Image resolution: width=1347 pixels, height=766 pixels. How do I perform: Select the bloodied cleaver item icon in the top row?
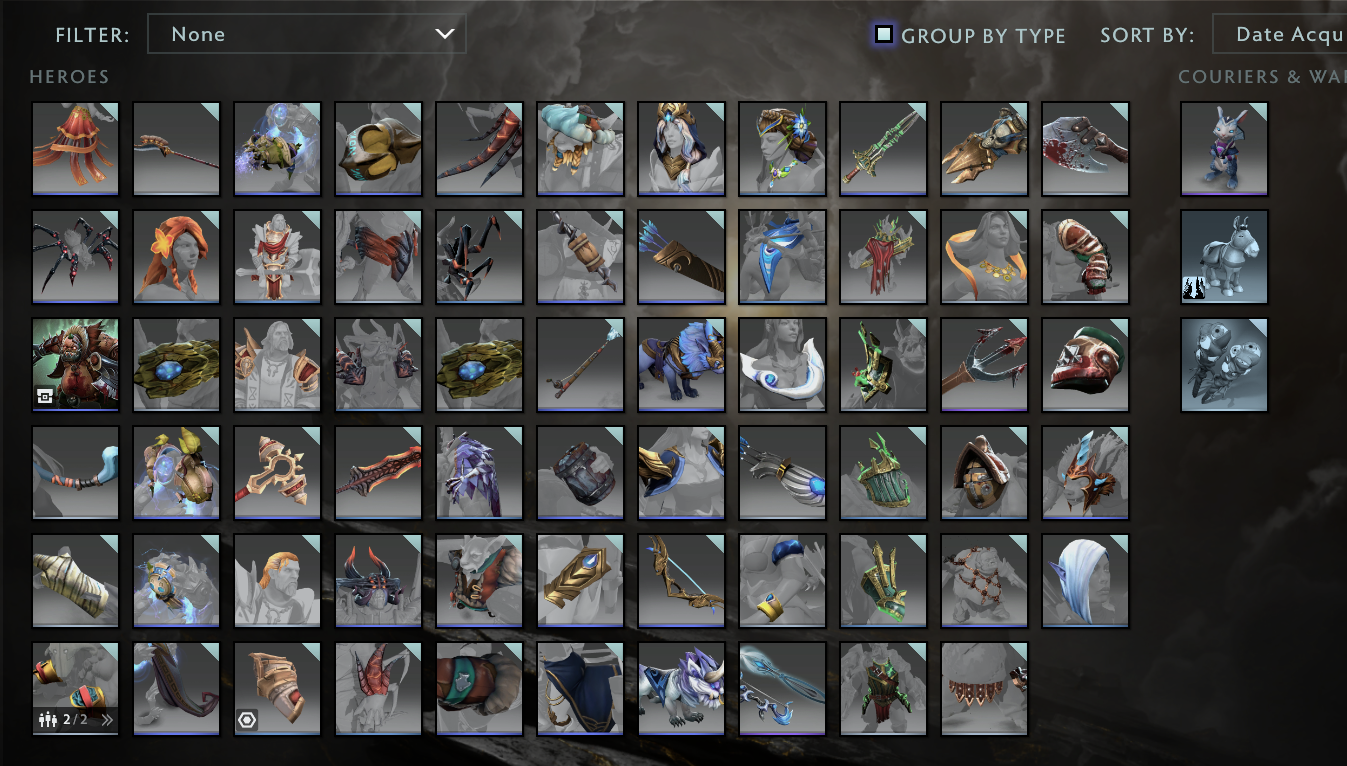pos(1086,148)
